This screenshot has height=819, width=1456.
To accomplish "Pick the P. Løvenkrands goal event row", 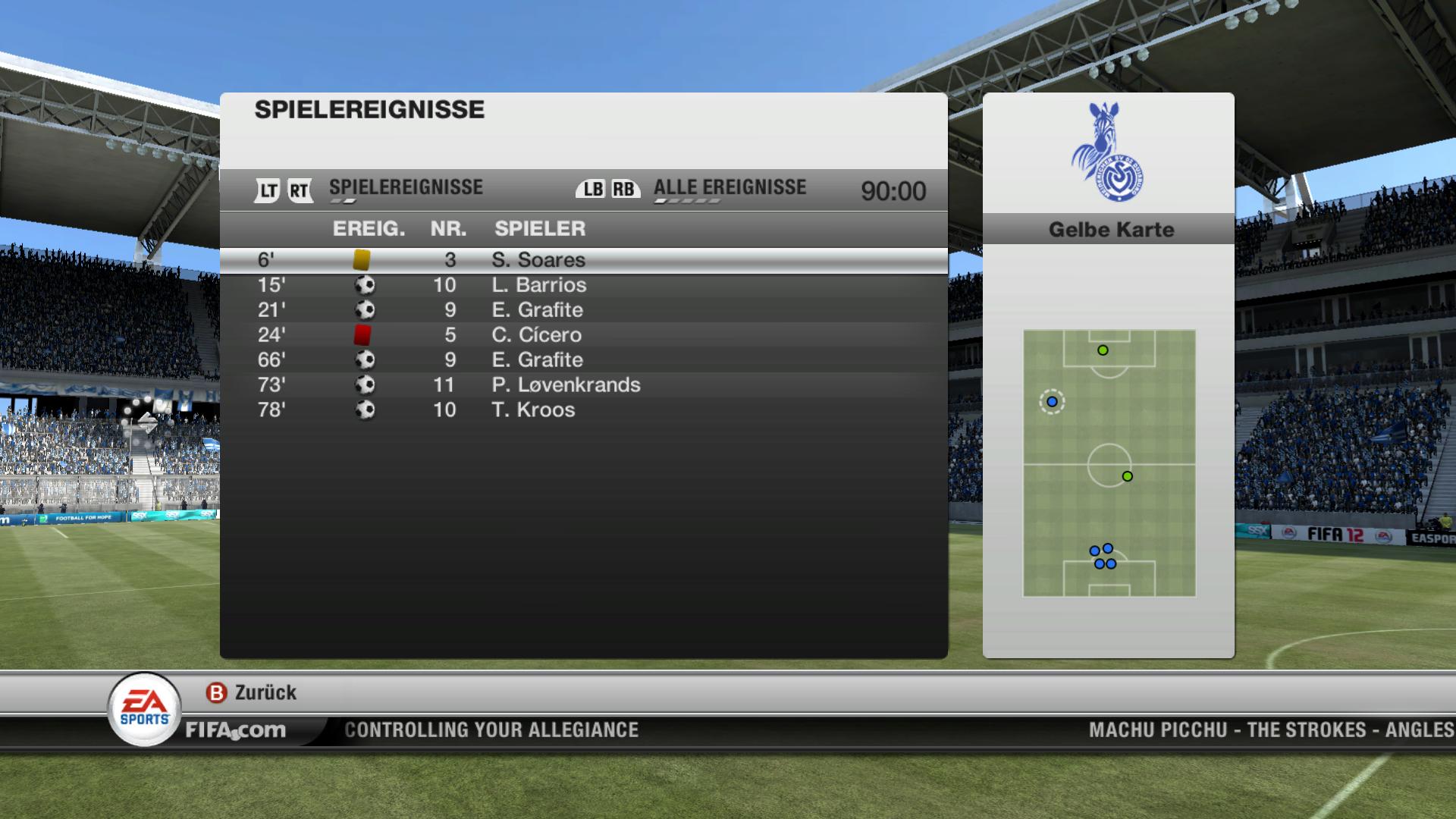I will tap(582, 385).
